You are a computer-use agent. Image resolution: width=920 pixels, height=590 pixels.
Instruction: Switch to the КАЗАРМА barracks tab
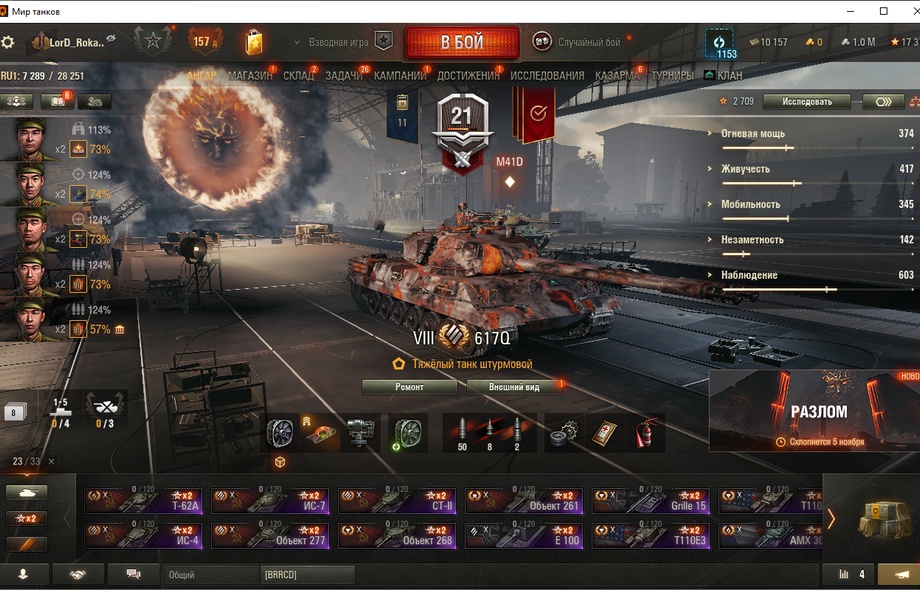point(617,76)
